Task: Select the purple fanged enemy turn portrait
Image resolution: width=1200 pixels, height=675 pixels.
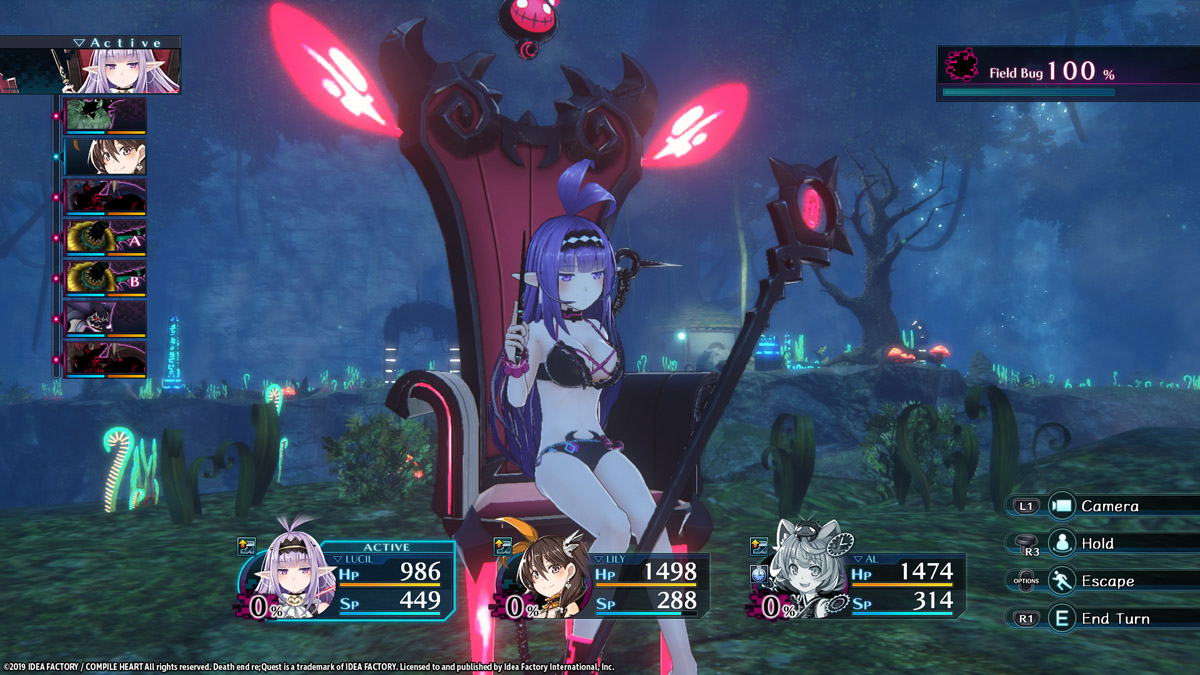Action: click(105, 319)
